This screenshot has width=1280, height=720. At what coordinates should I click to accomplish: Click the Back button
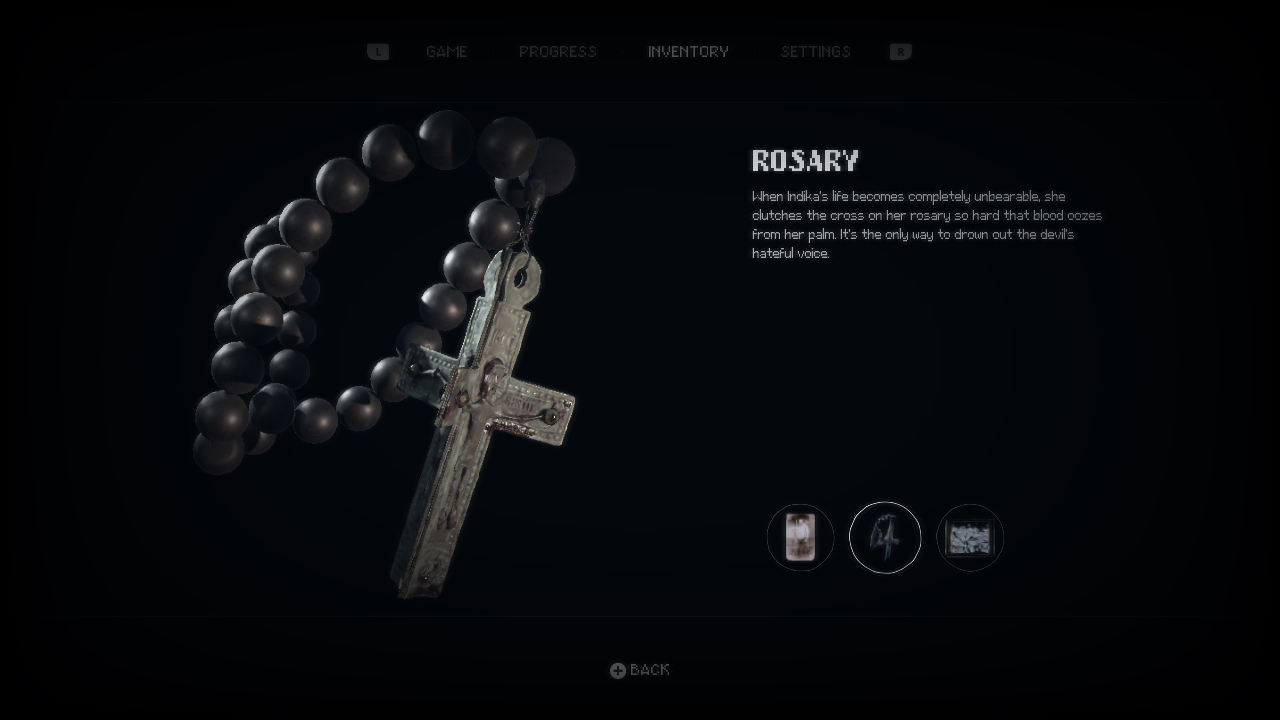(x=641, y=670)
